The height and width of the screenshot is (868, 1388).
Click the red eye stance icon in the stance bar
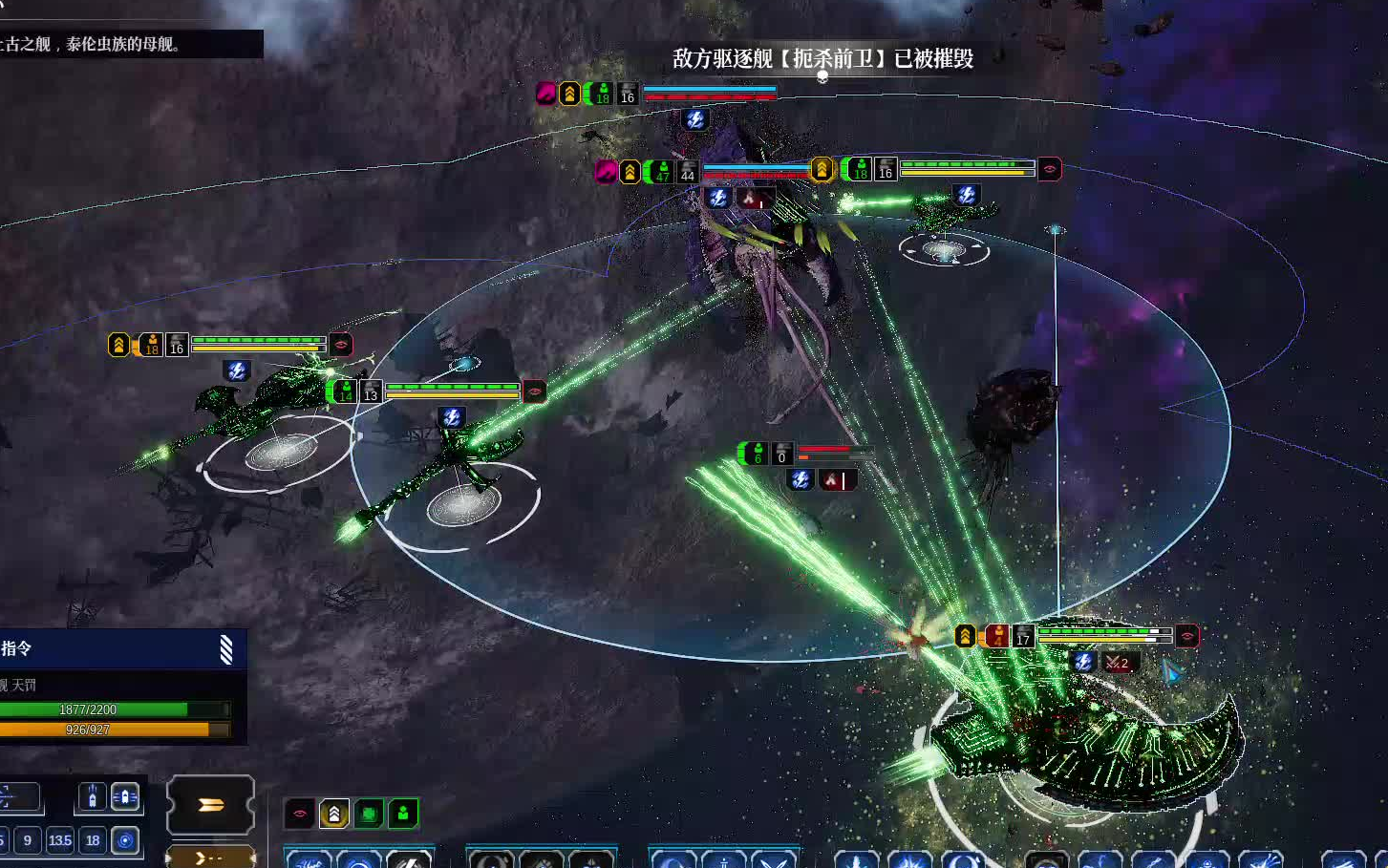click(x=298, y=813)
